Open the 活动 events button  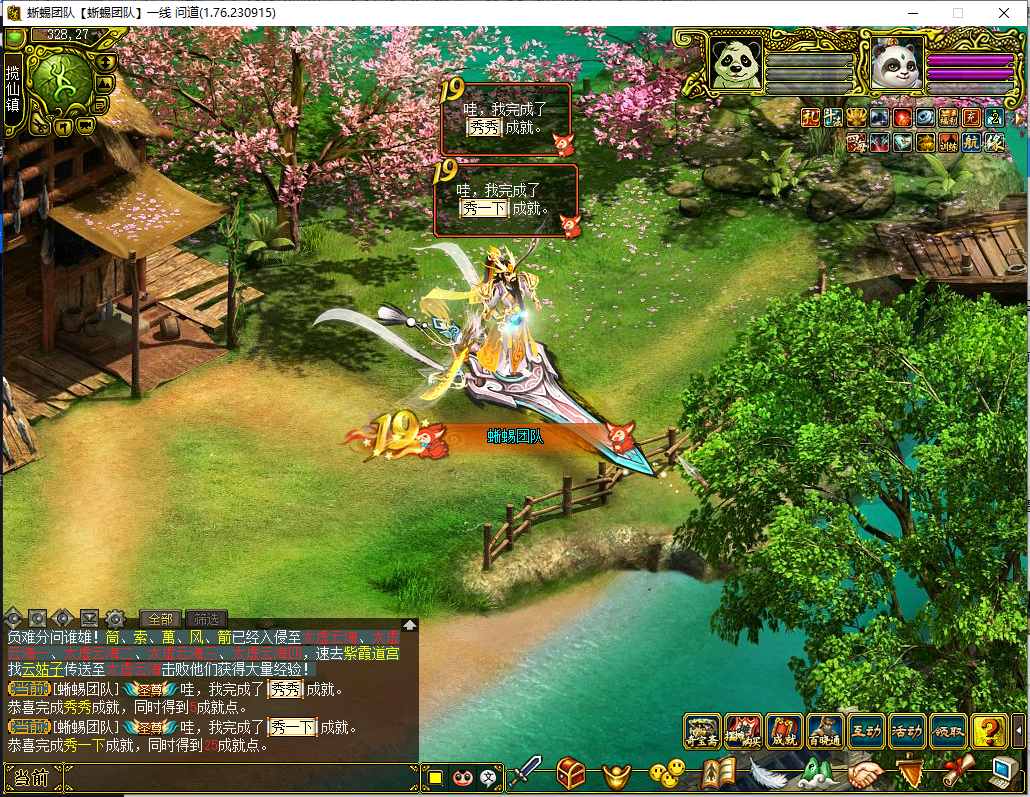(x=907, y=733)
